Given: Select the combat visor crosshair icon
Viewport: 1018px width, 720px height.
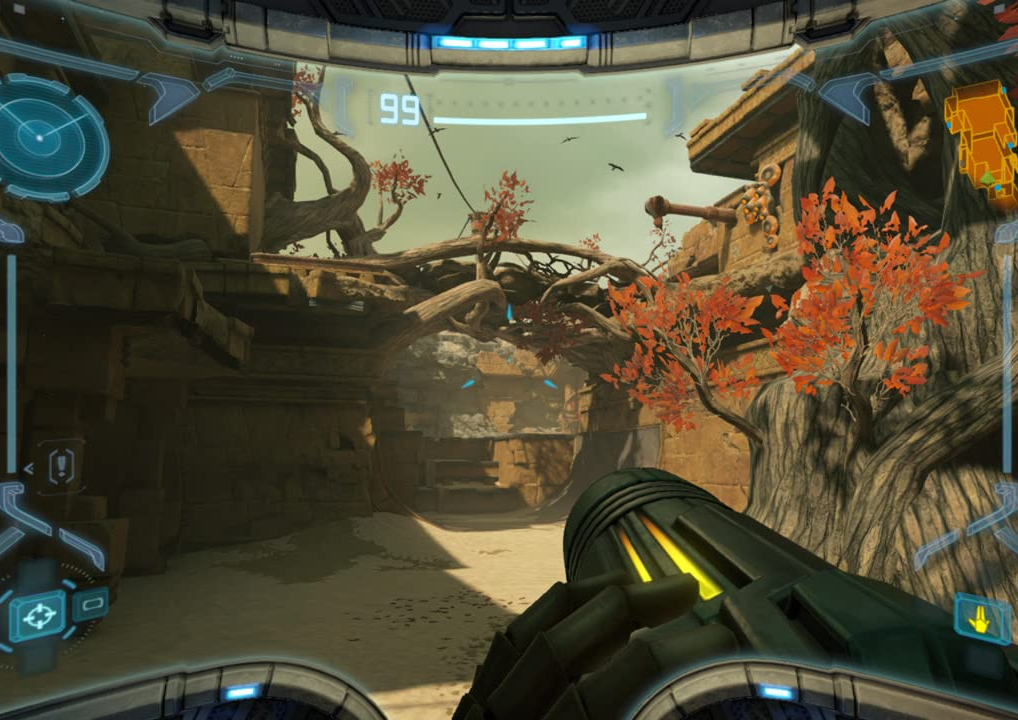Looking at the screenshot, I should point(37,614).
